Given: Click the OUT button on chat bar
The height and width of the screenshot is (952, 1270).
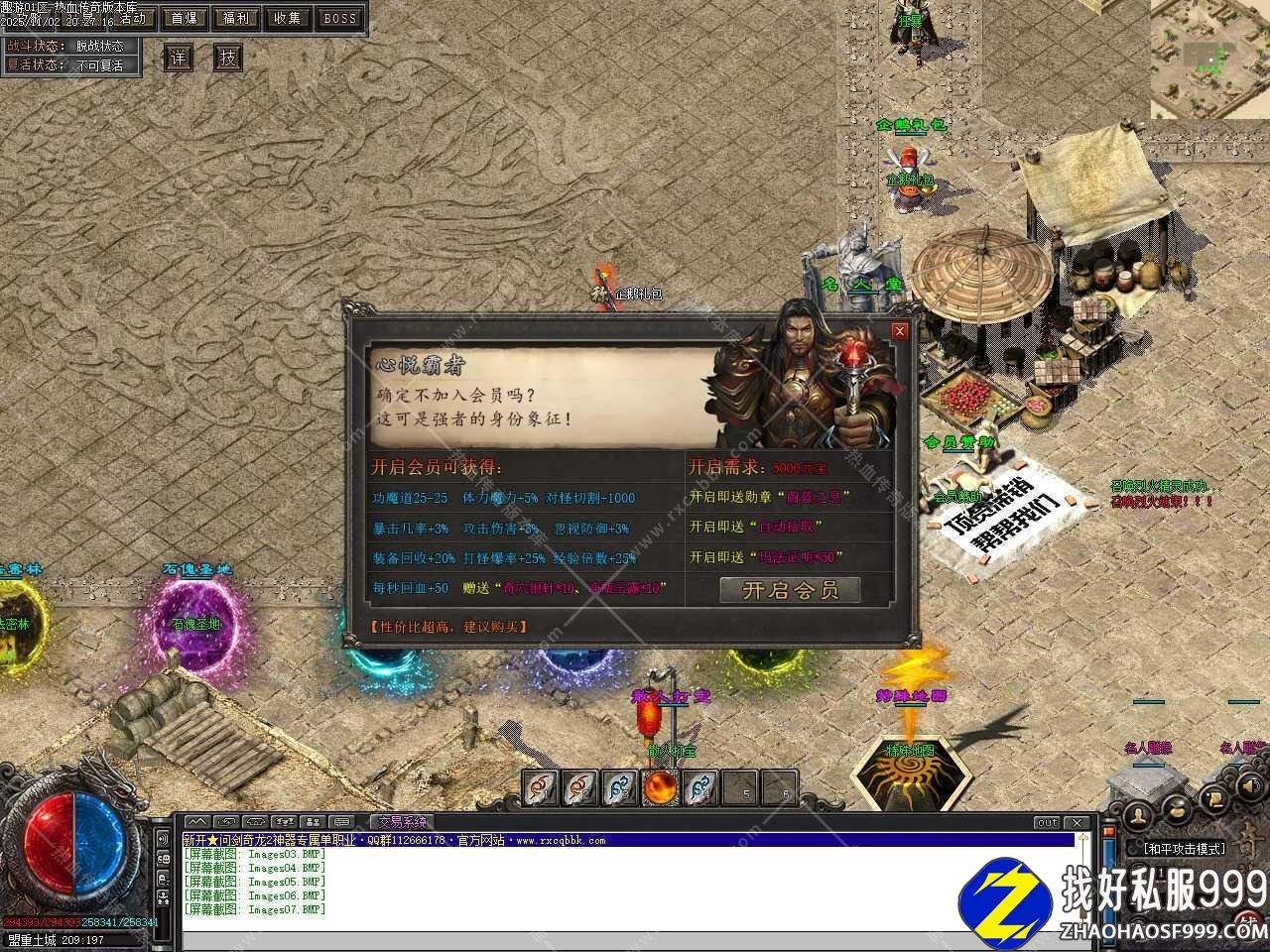Looking at the screenshot, I should (1047, 823).
